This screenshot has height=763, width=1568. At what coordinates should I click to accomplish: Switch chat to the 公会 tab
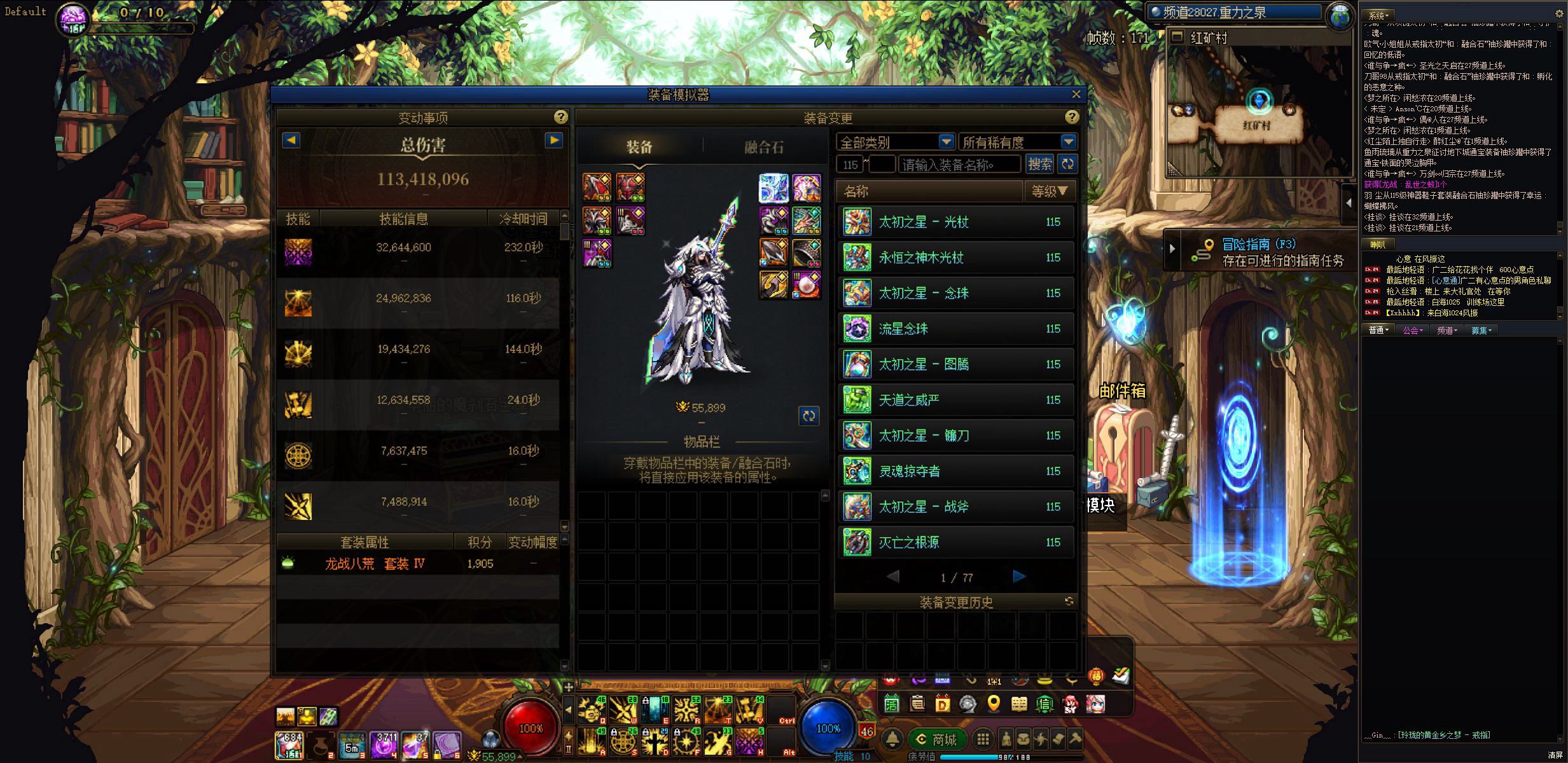coord(1412,330)
